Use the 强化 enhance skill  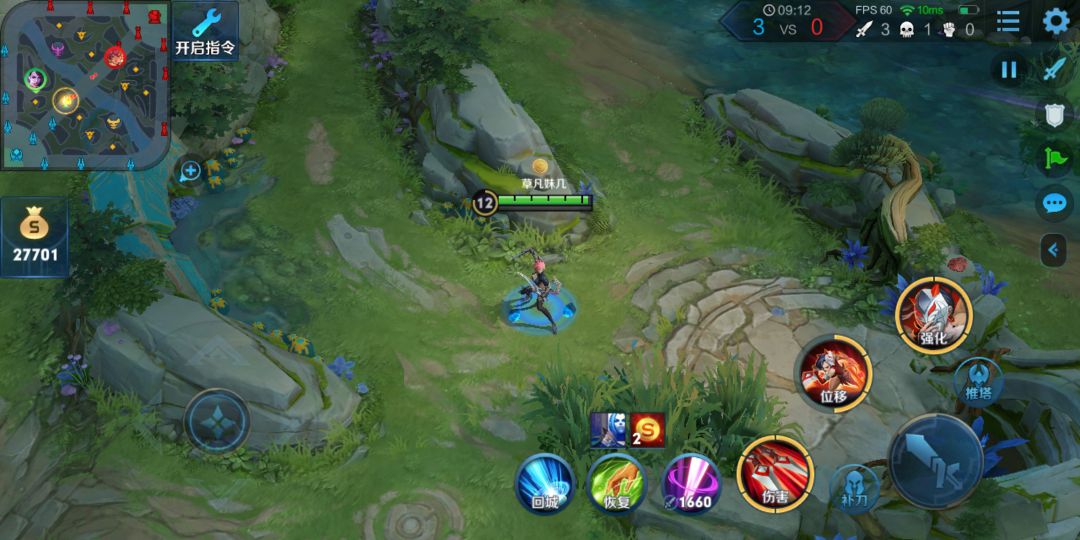(x=934, y=313)
